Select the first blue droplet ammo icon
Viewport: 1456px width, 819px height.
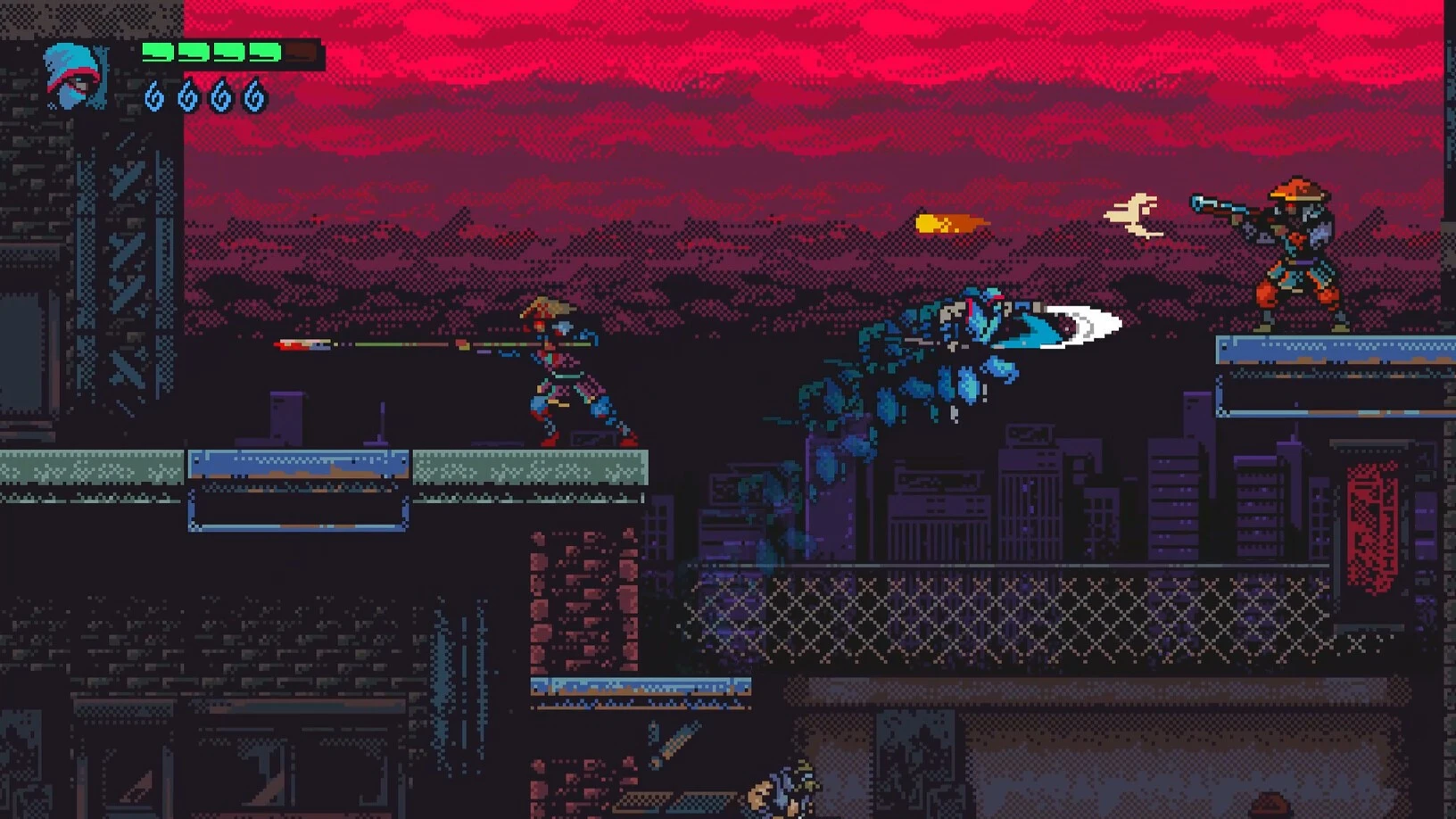[x=153, y=96]
